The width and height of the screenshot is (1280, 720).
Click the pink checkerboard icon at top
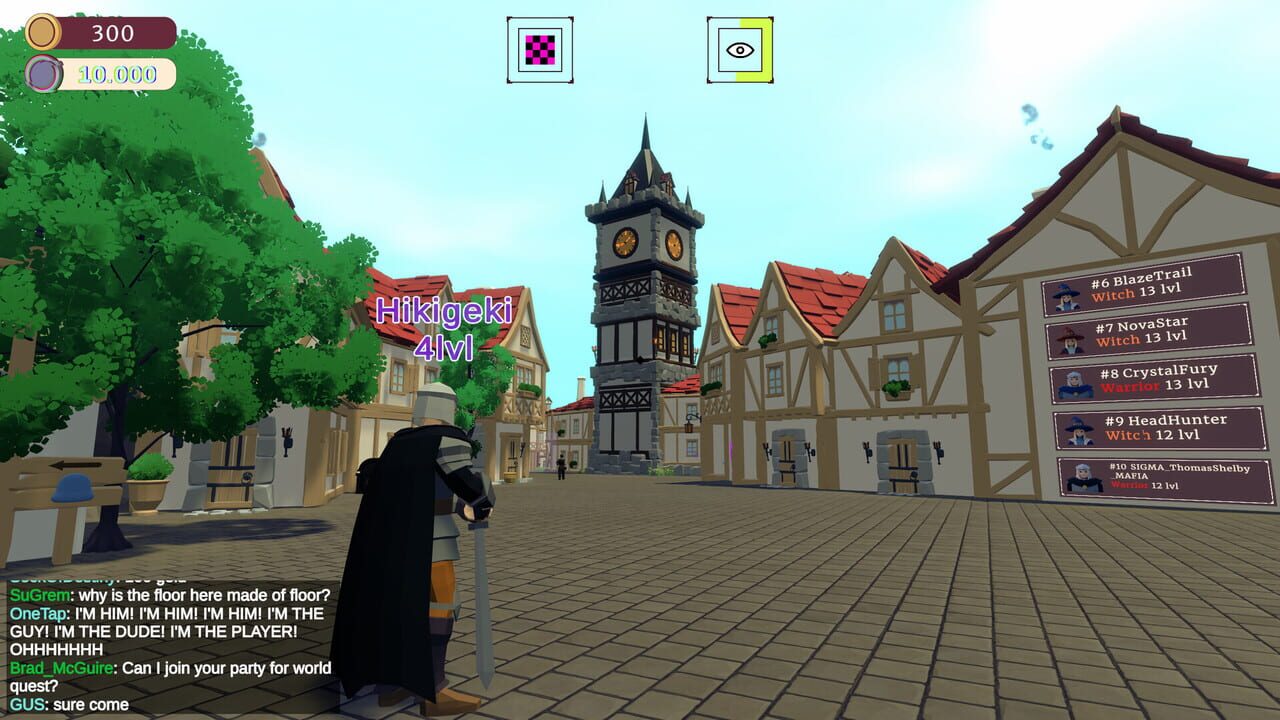[x=538, y=48]
